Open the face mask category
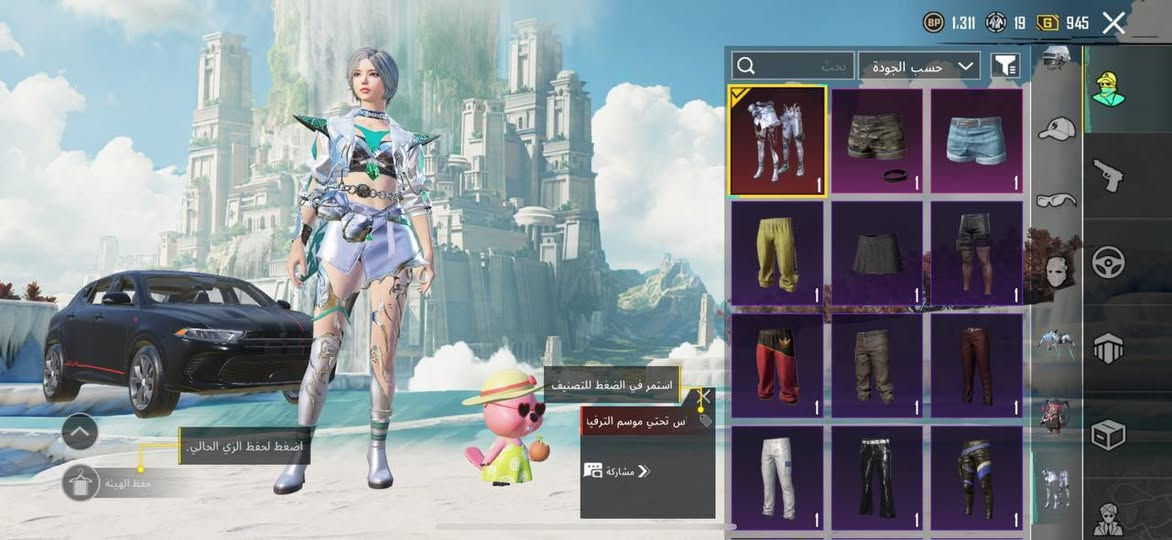The height and width of the screenshot is (540, 1172). tap(1056, 270)
